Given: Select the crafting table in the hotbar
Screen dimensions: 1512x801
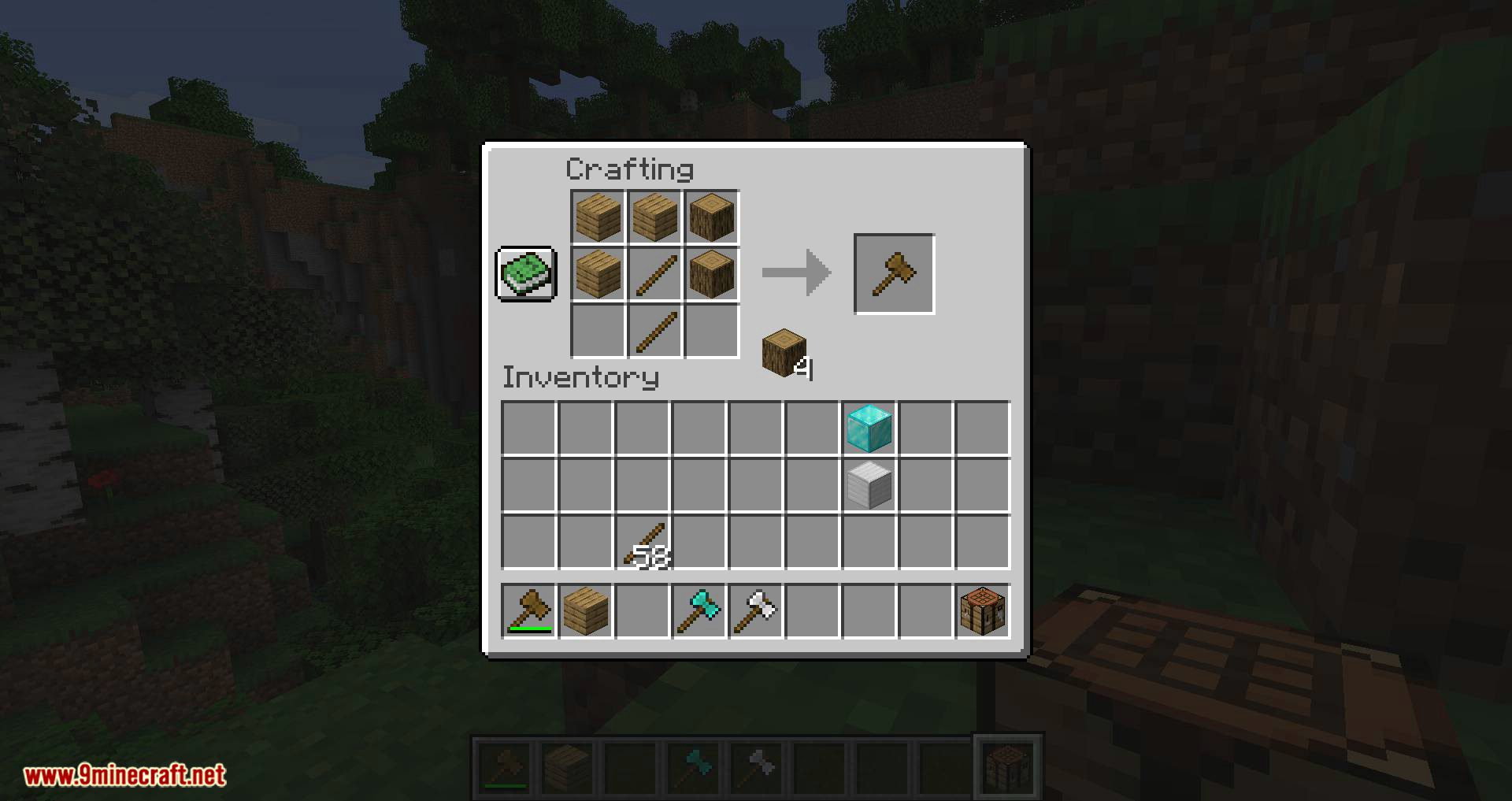Looking at the screenshot, I should [x=982, y=611].
